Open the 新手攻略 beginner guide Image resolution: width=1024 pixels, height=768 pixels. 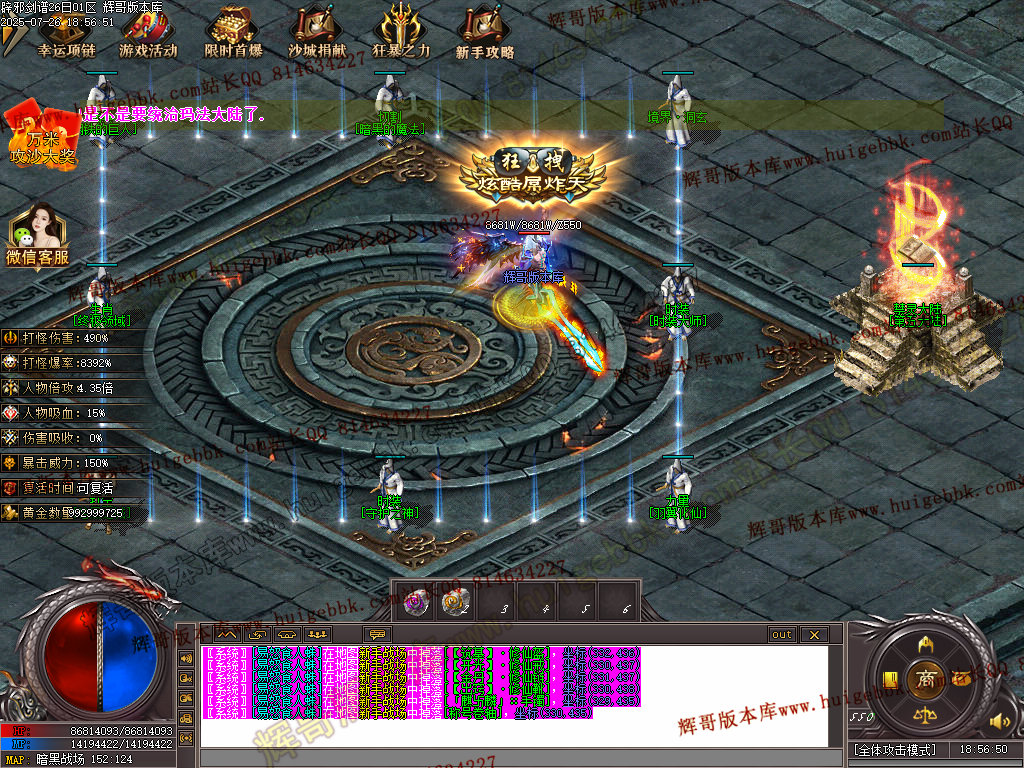pyautogui.click(x=485, y=34)
